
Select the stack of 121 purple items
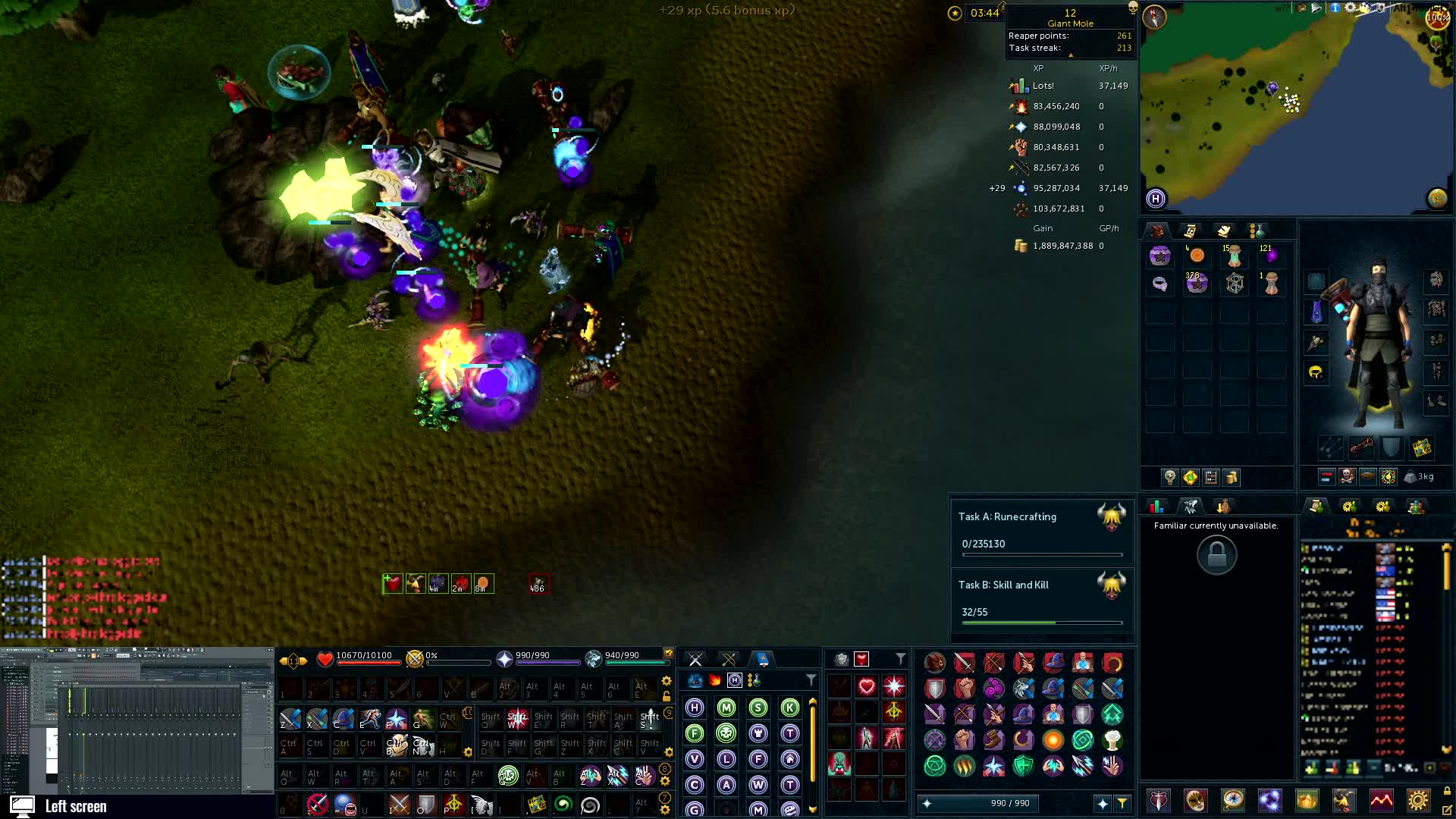1271,256
